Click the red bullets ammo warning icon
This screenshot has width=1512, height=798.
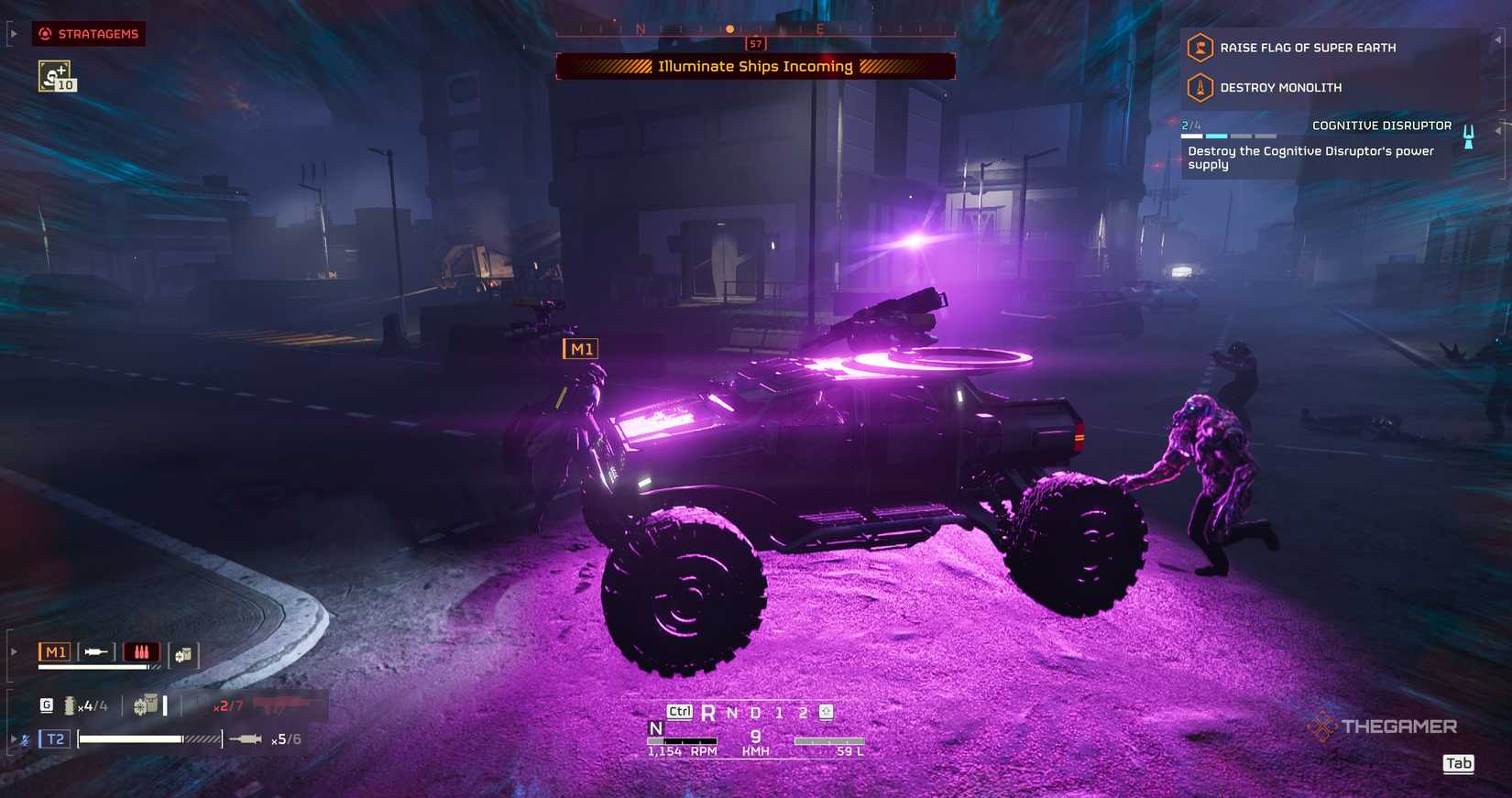click(140, 651)
